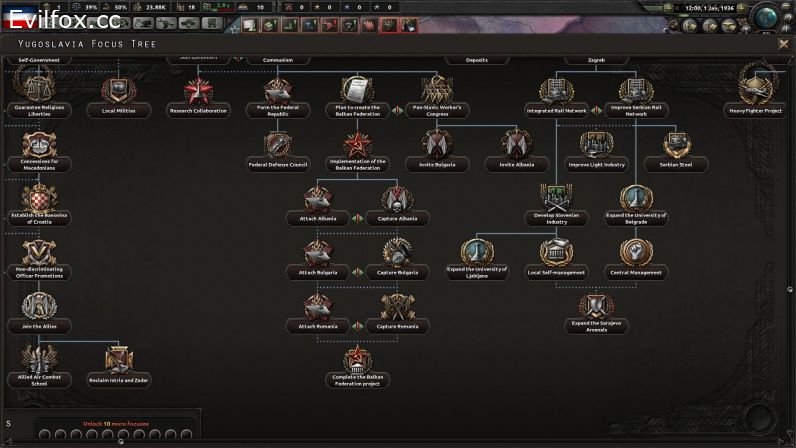Pick the Central Management focus
The image size is (796, 448).
pyautogui.click(x=637, y=255)
